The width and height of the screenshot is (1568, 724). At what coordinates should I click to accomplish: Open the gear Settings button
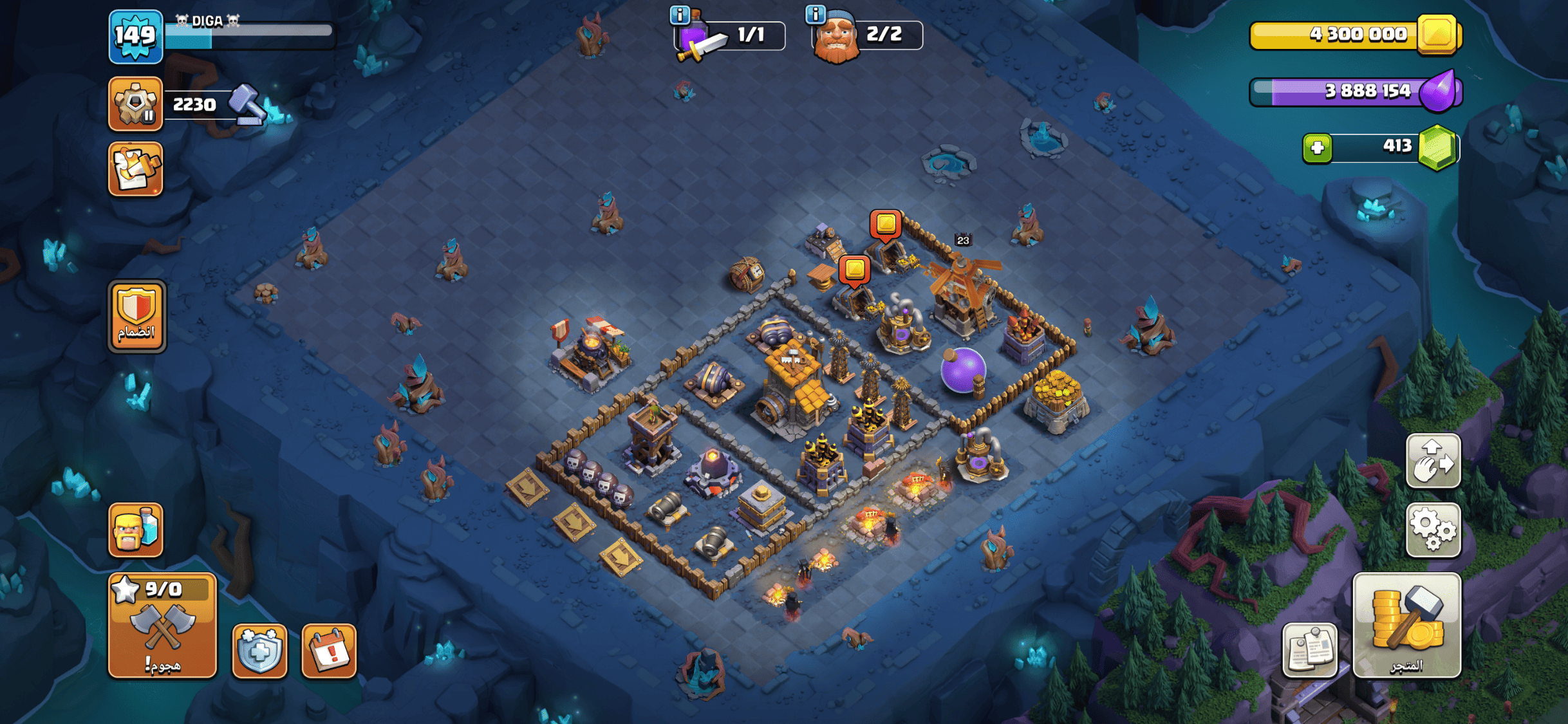point(1433,530)
